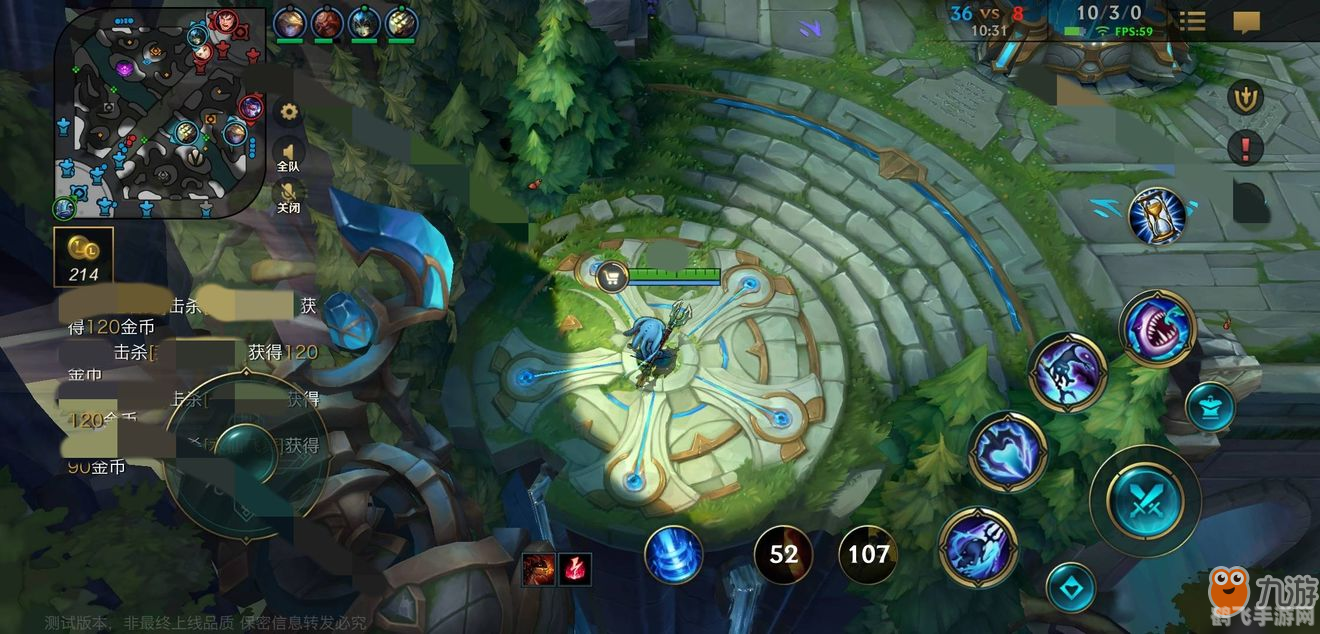The height and width of the screenshot is (634, 1320).
Task: Use the summoner spell showing 107
Action: pyautogui.click(x=868, y=554)
